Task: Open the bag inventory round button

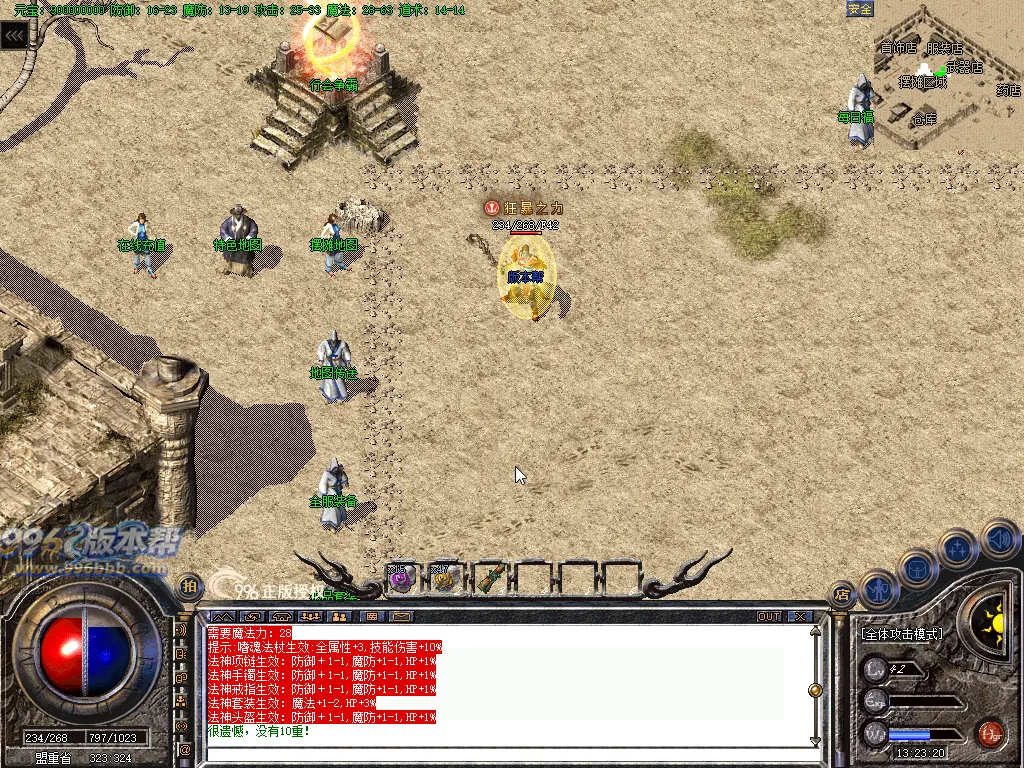Action: tap(917, 568)
